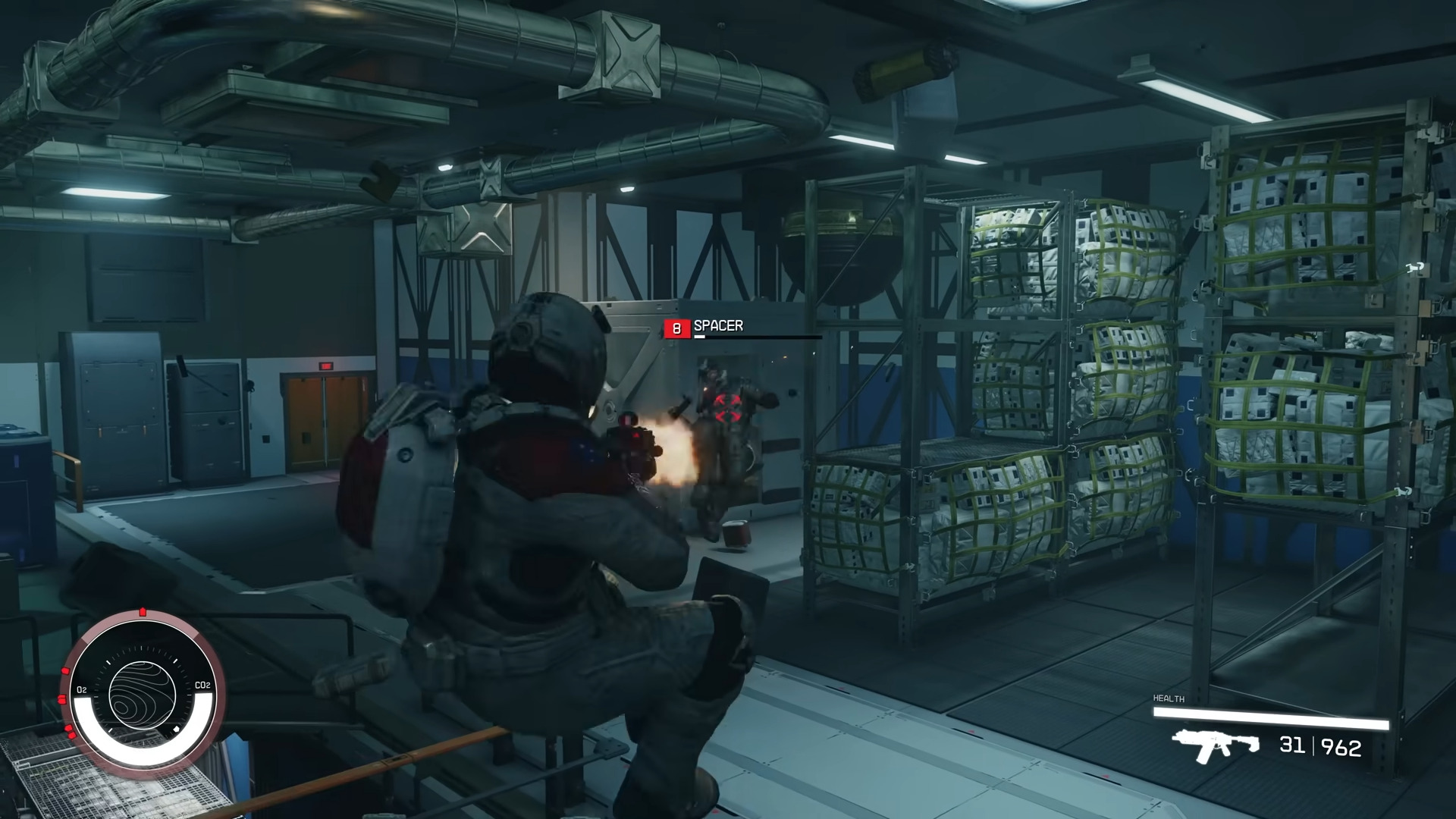Click the Spacer enemy nameplate
The height and width of the screenshot is (819, 1456).
[x=717, y=326]
